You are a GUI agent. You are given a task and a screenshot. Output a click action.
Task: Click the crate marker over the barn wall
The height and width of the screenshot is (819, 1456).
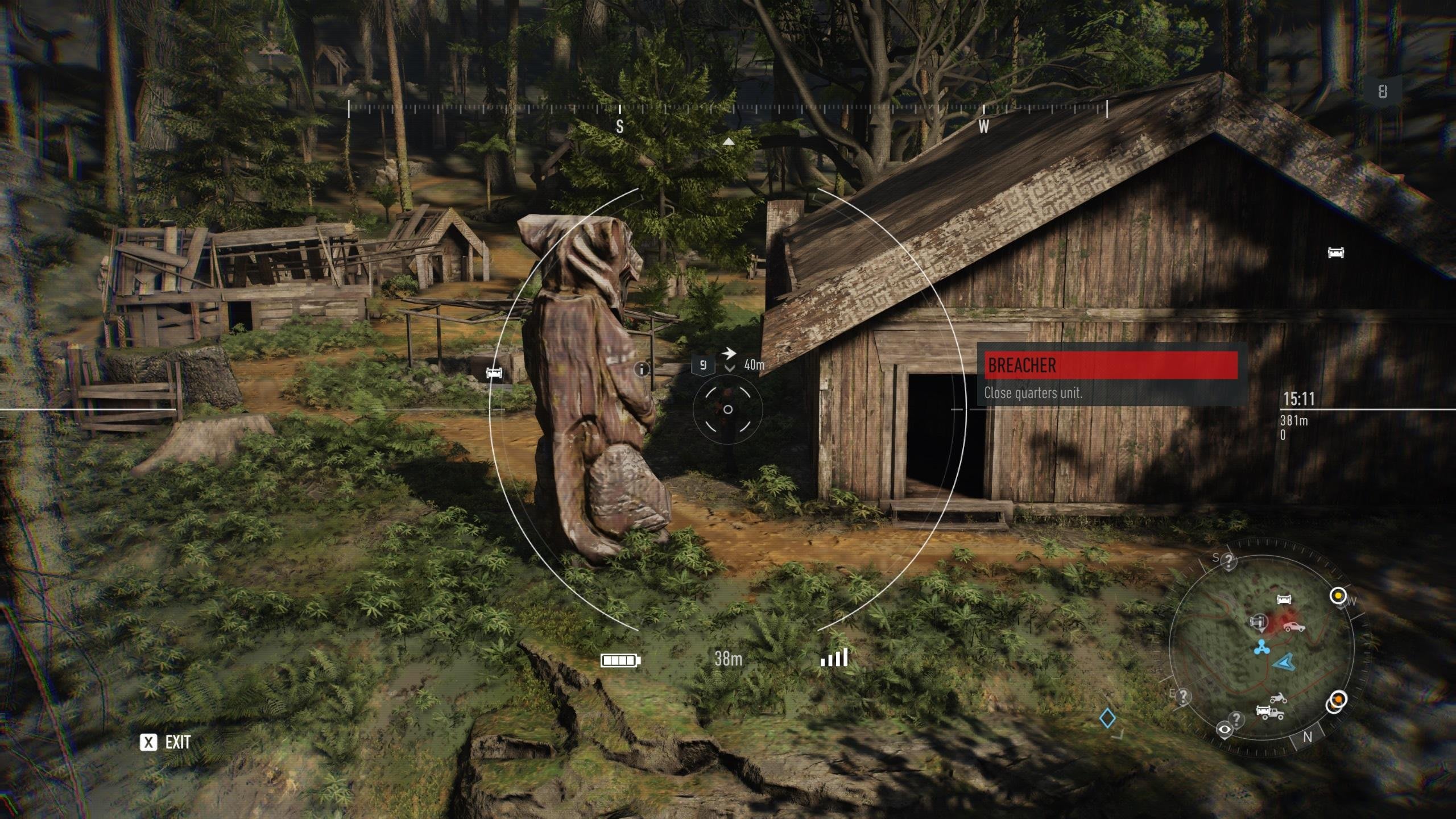pyautogui.click(x=1335, y=253)
